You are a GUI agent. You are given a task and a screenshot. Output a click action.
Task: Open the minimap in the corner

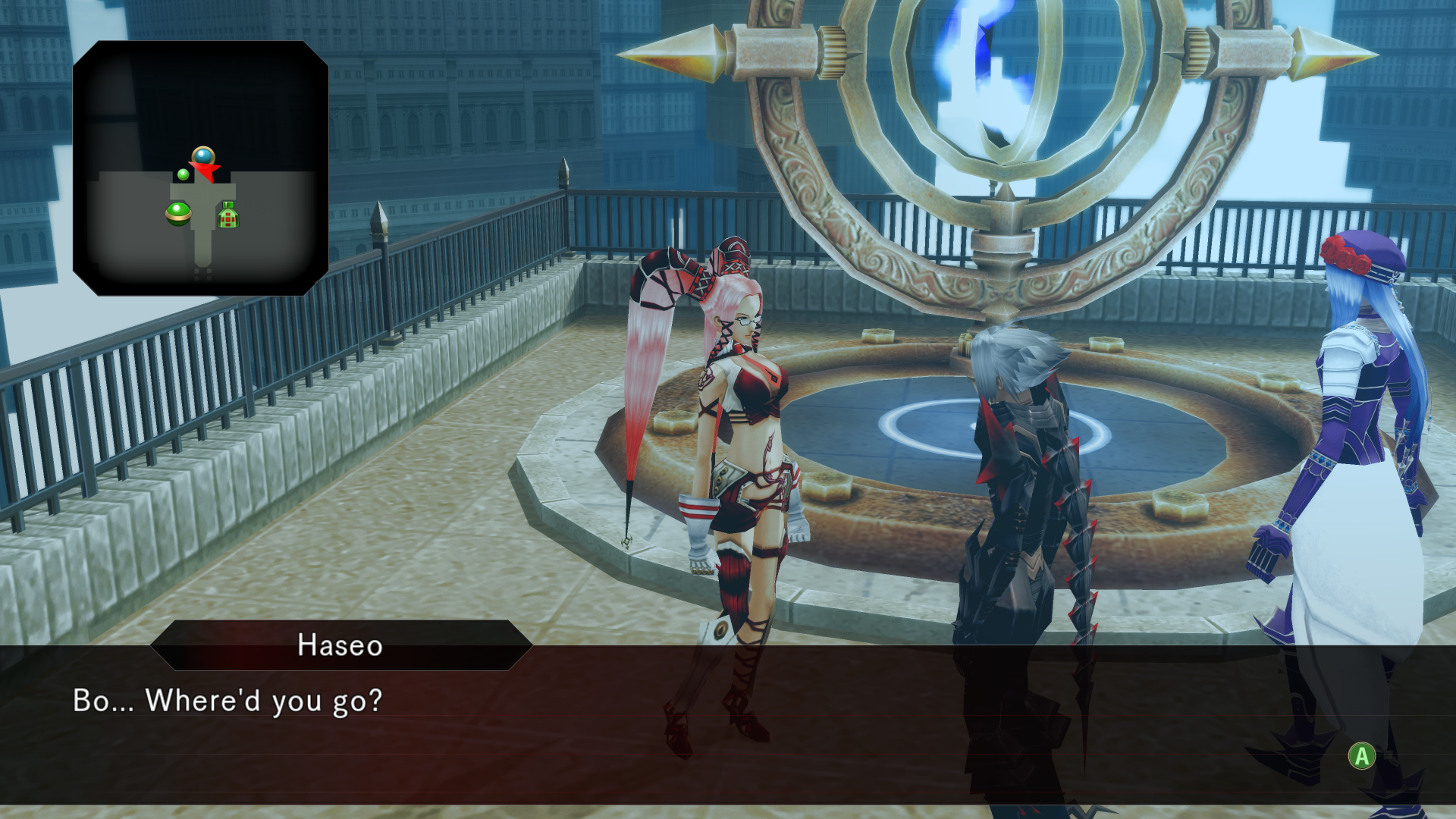tap(200, 168)
